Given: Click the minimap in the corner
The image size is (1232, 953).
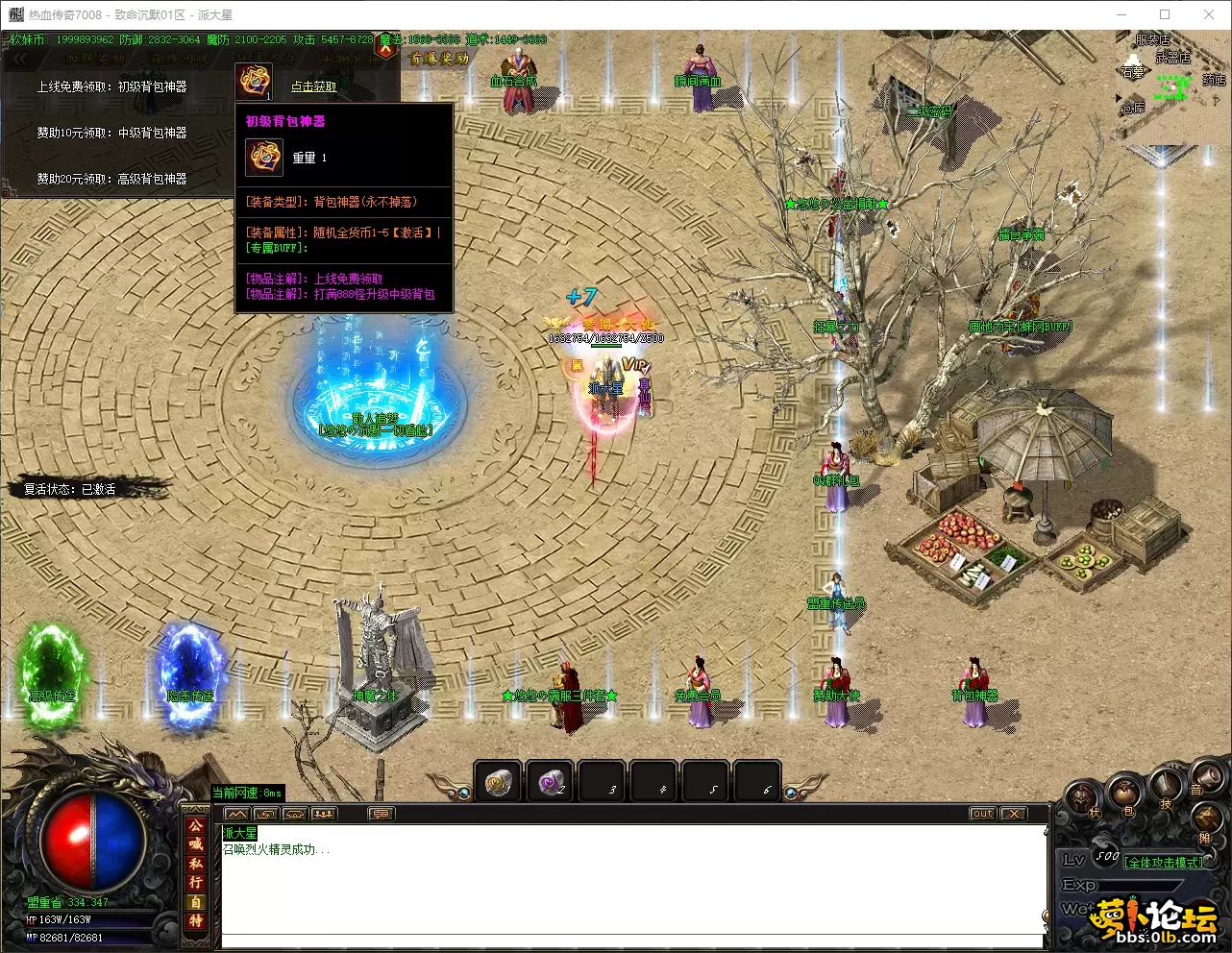Looking at the screenshot, I should click(x=1172, y=86).
